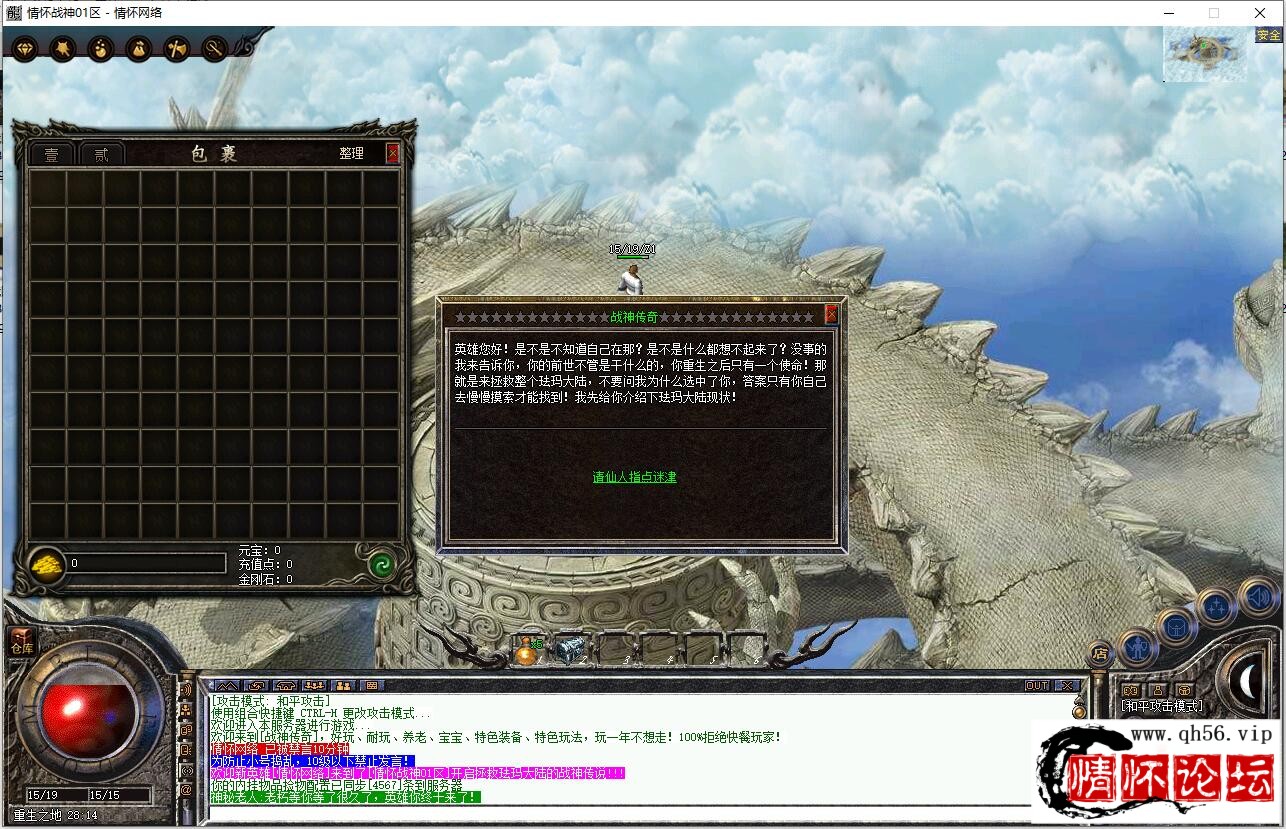
Task: Click the 请仙人指点迷津 dialogue link
Action: click(x=634, y=477)
